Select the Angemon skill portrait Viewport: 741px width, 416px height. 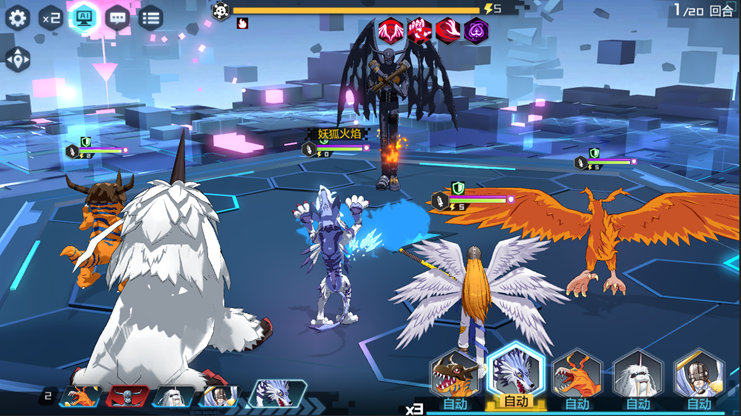click(699, 375)
